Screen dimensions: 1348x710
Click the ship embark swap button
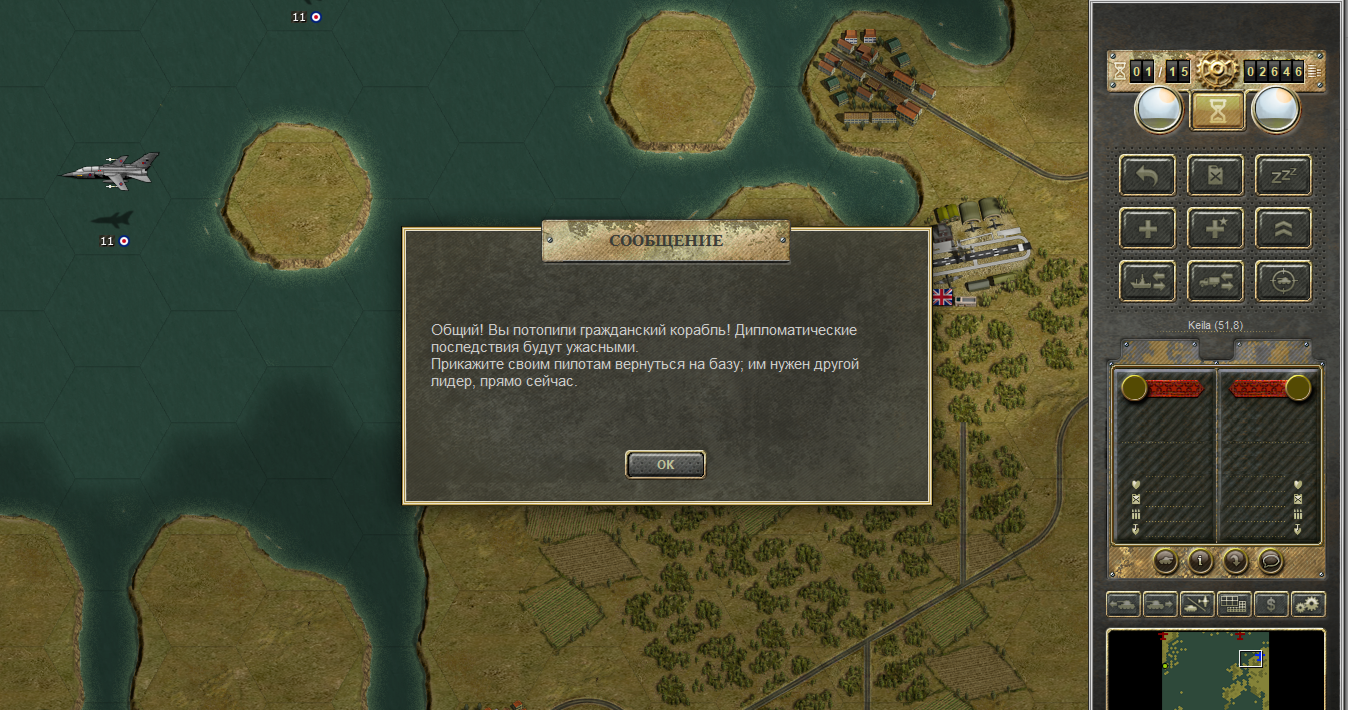(x=1148, y=281)
